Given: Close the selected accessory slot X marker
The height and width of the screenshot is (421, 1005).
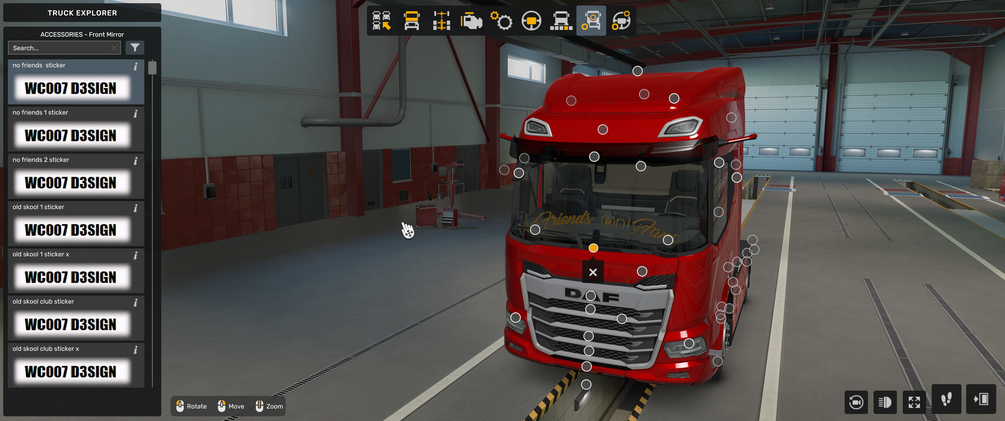Looking at the screenshot, I should tap(593, 272).
